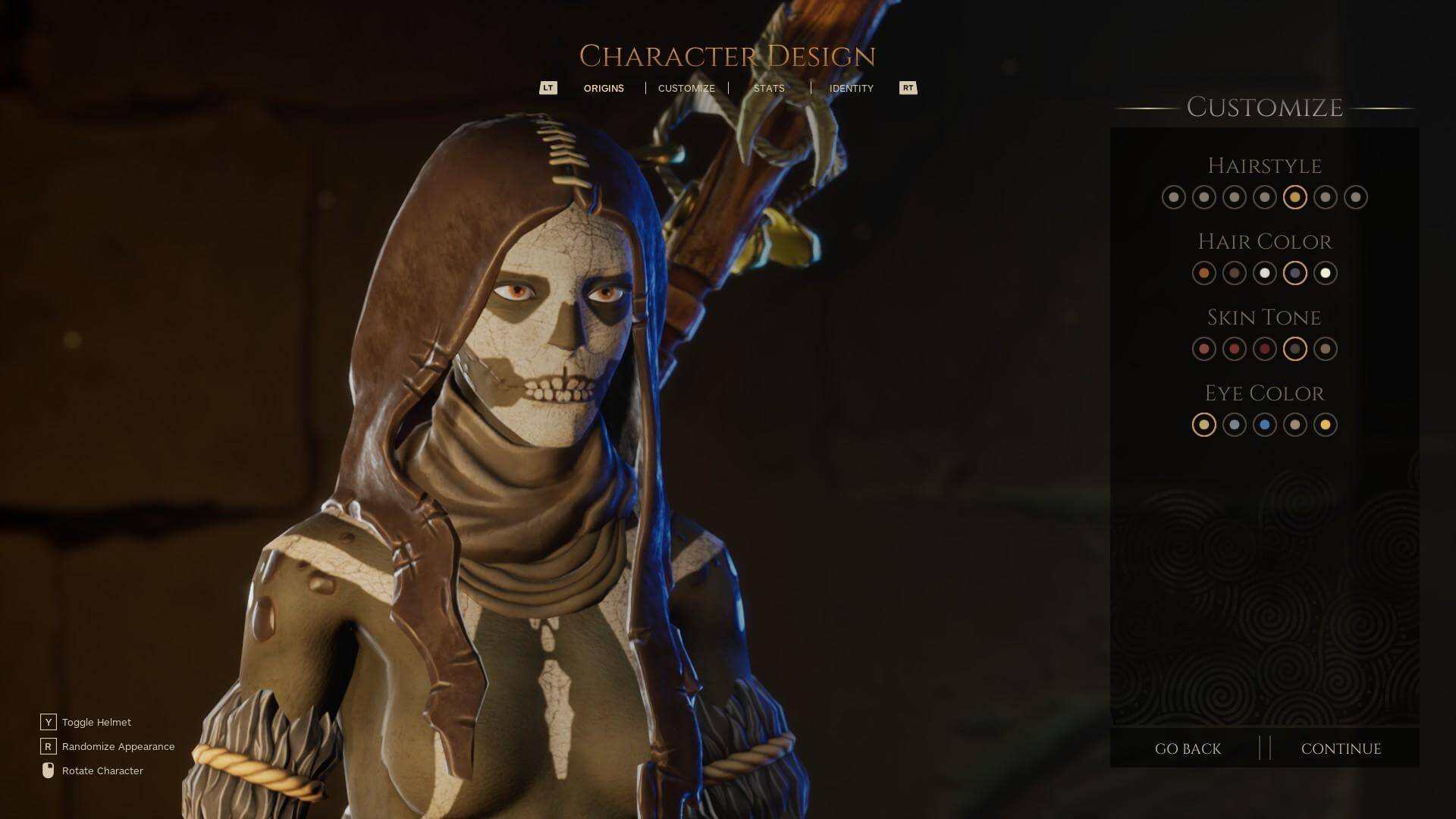
Task: Go to the Stats tab
Action: pos(769,88)
